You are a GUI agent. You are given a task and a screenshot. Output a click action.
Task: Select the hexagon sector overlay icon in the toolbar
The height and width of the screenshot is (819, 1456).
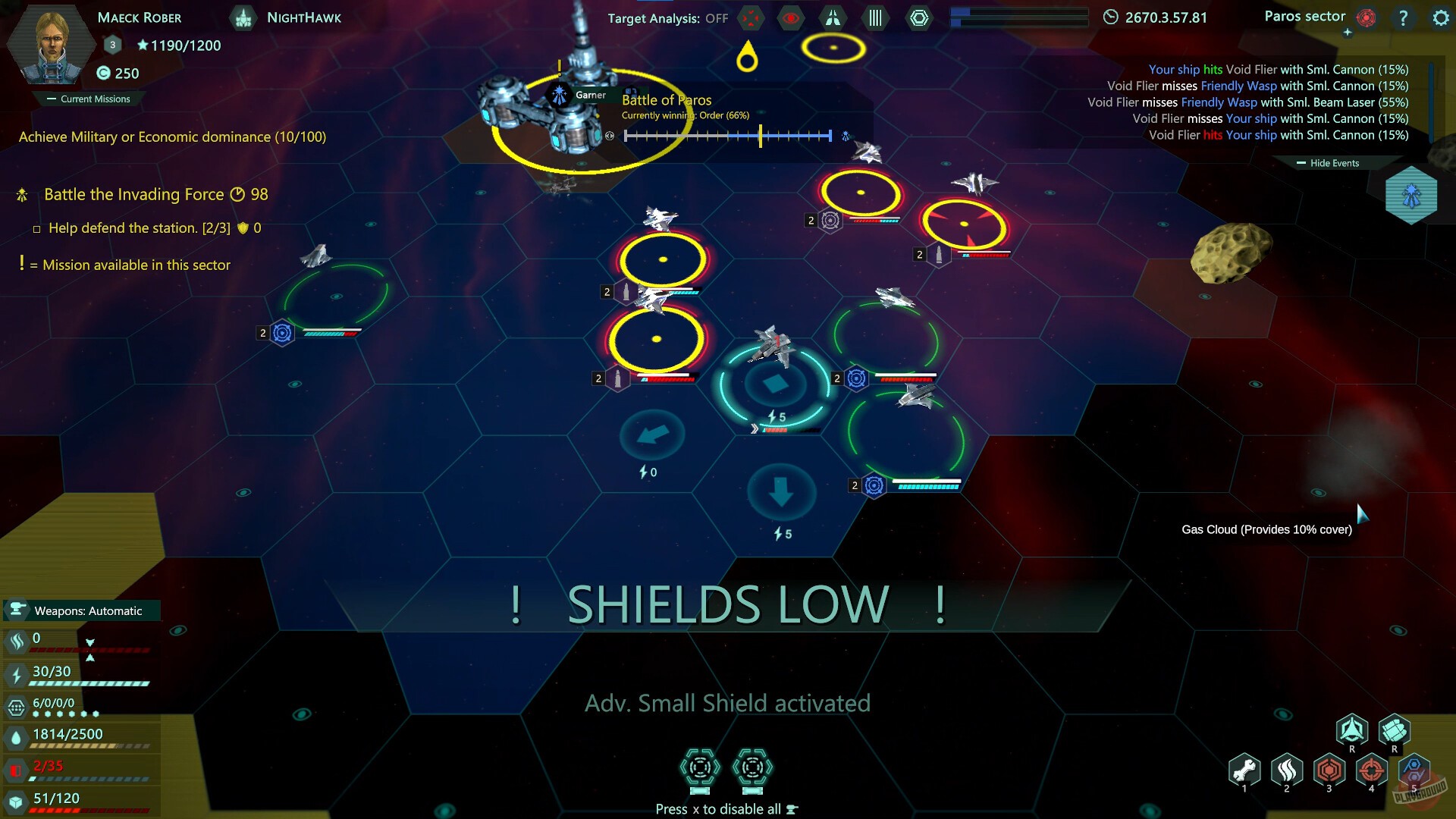[920, 17]
